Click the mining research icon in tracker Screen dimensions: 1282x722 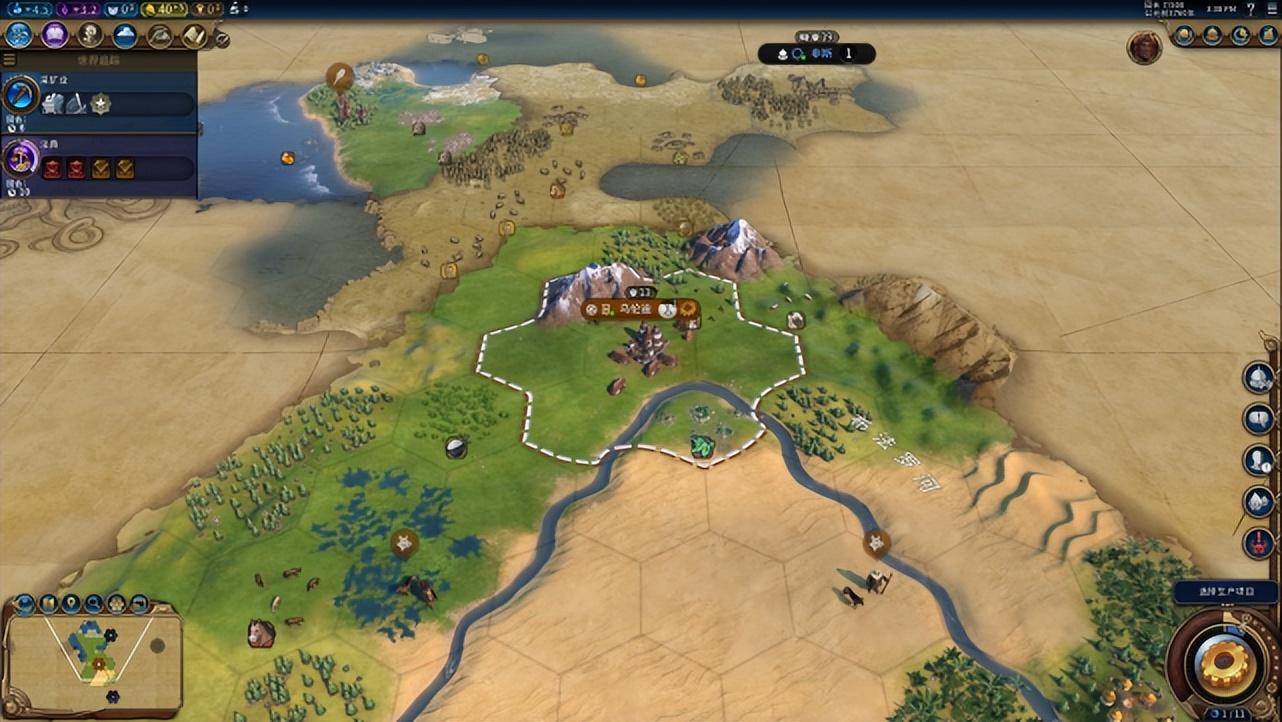coord(20,96)
